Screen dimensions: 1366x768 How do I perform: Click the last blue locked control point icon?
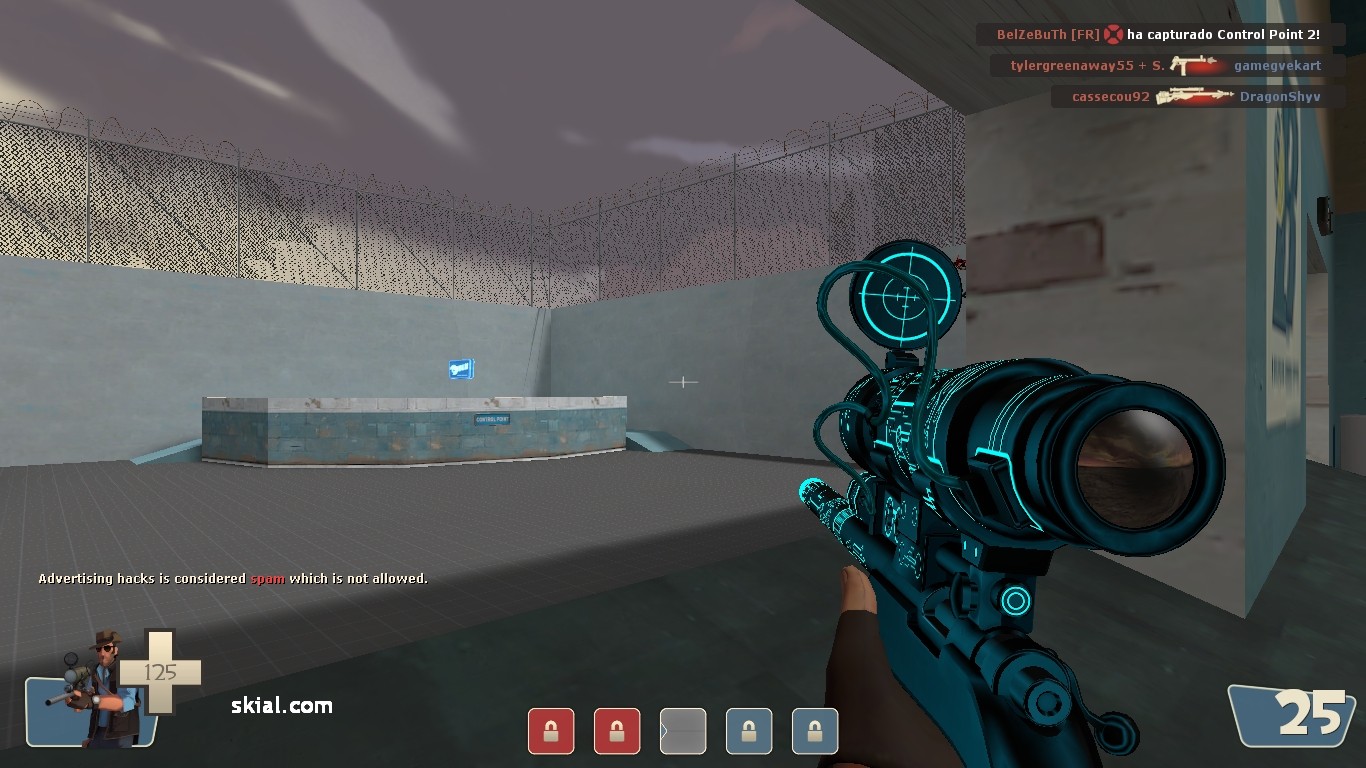(x=815, y=731)
